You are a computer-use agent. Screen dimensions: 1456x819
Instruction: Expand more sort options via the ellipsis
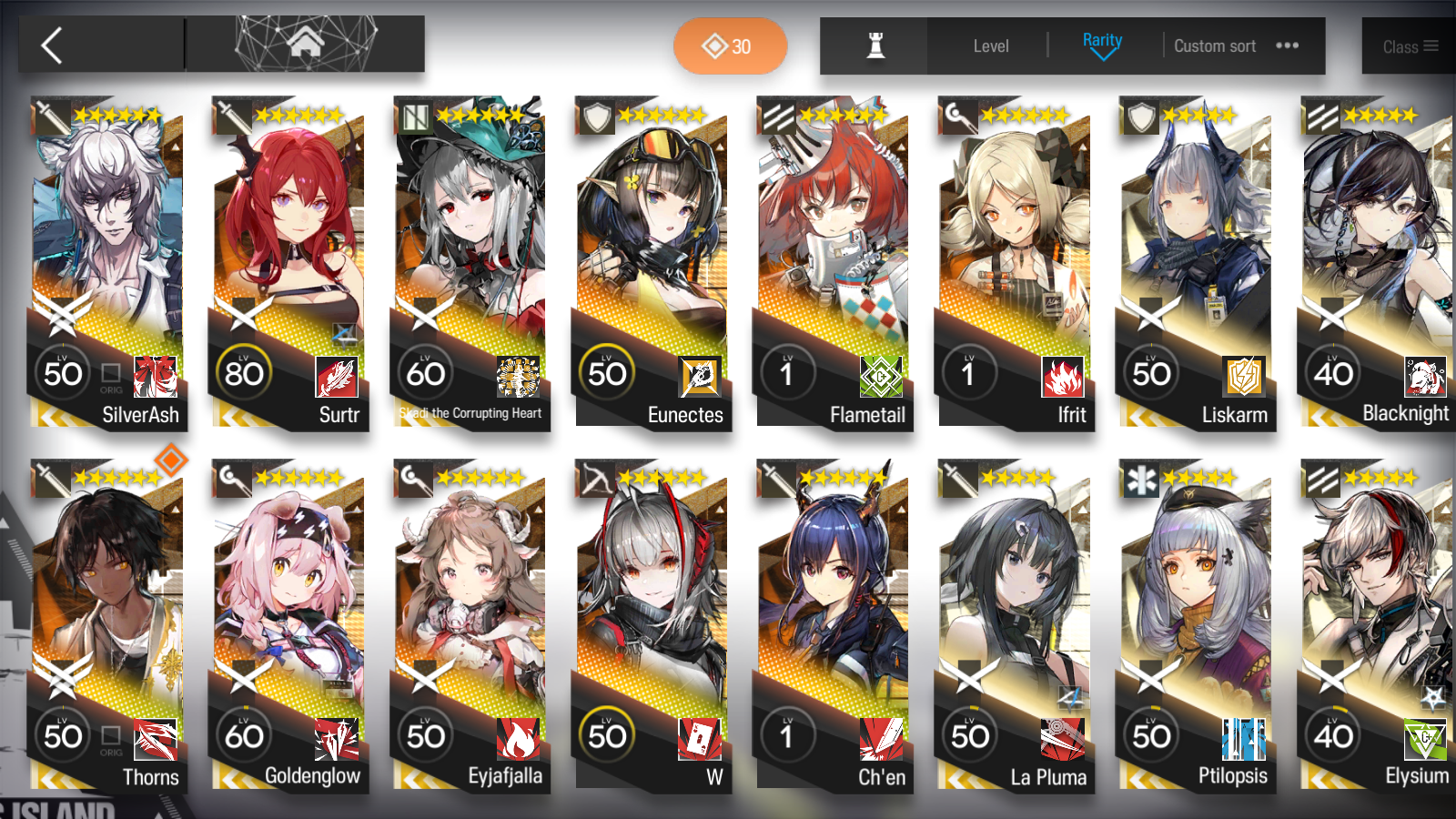1289,45
